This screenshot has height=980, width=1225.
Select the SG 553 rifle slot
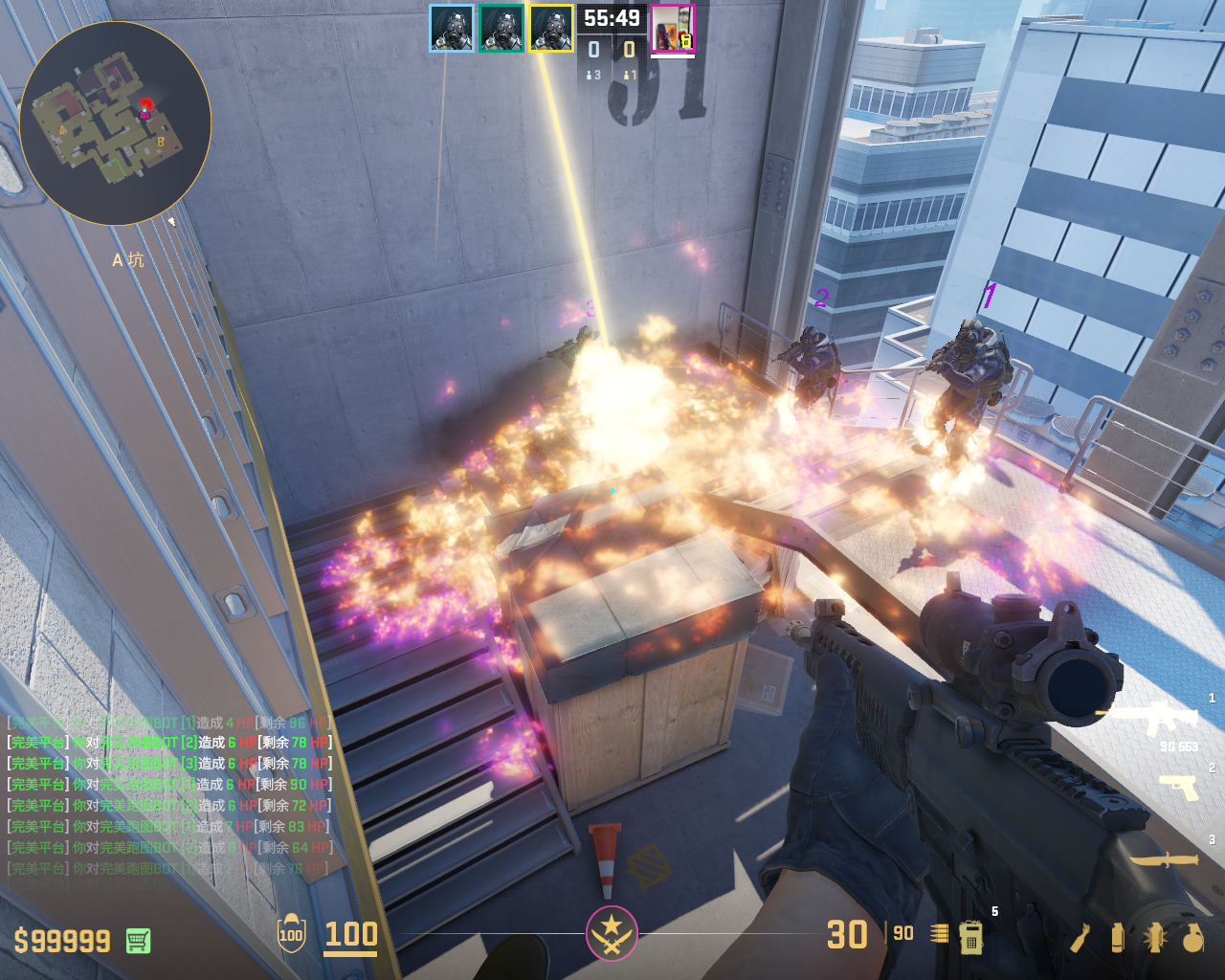1160,720
